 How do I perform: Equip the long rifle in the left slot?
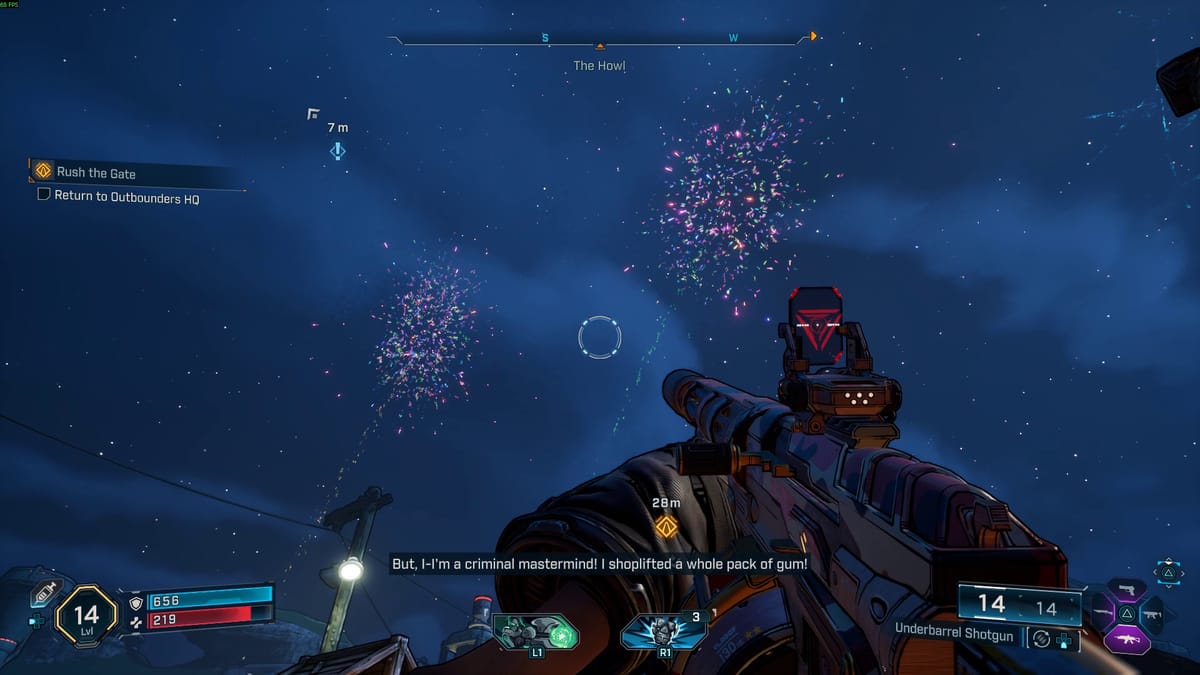(1102, 613)
